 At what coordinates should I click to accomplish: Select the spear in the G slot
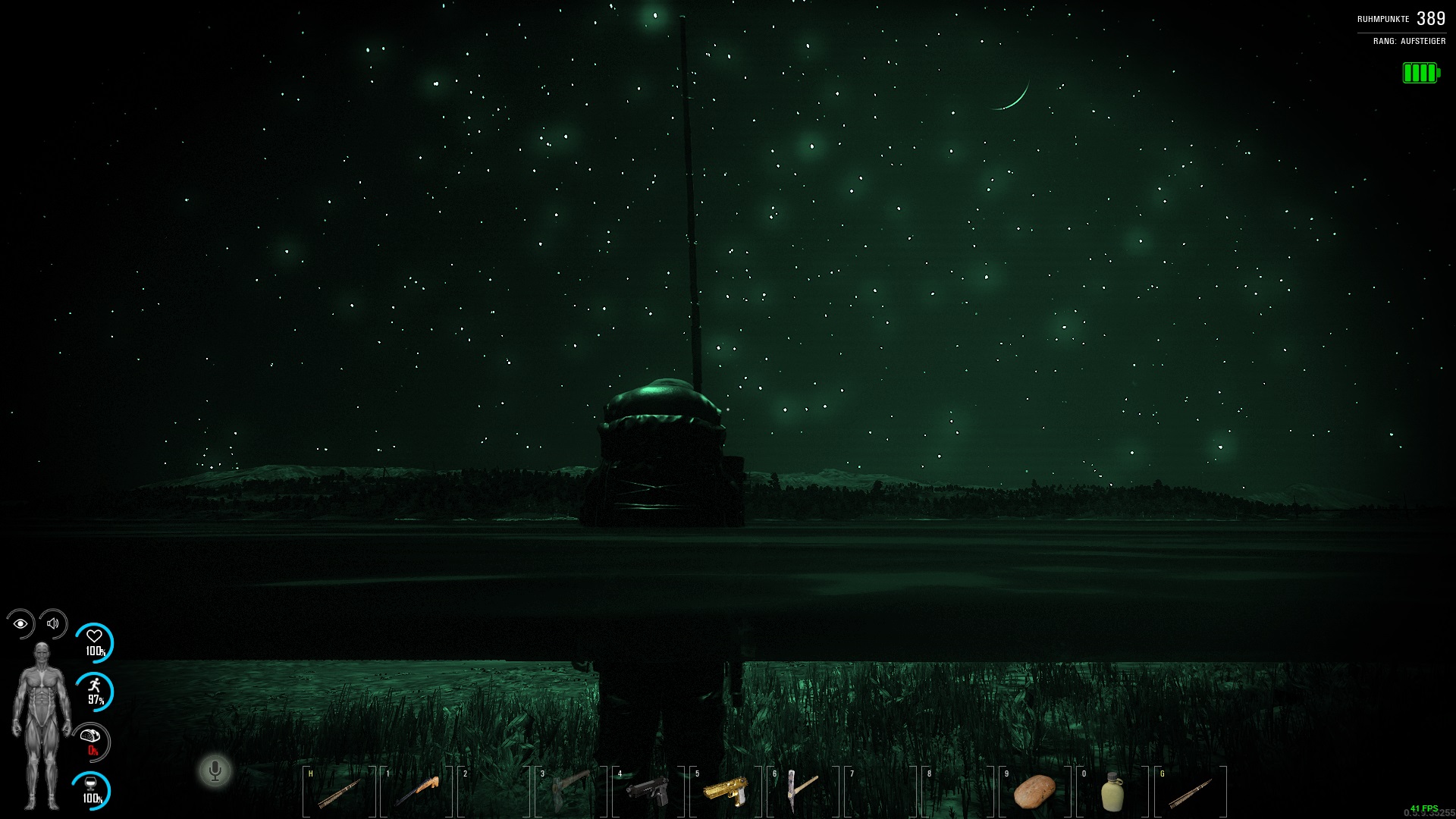[1189, 792]
